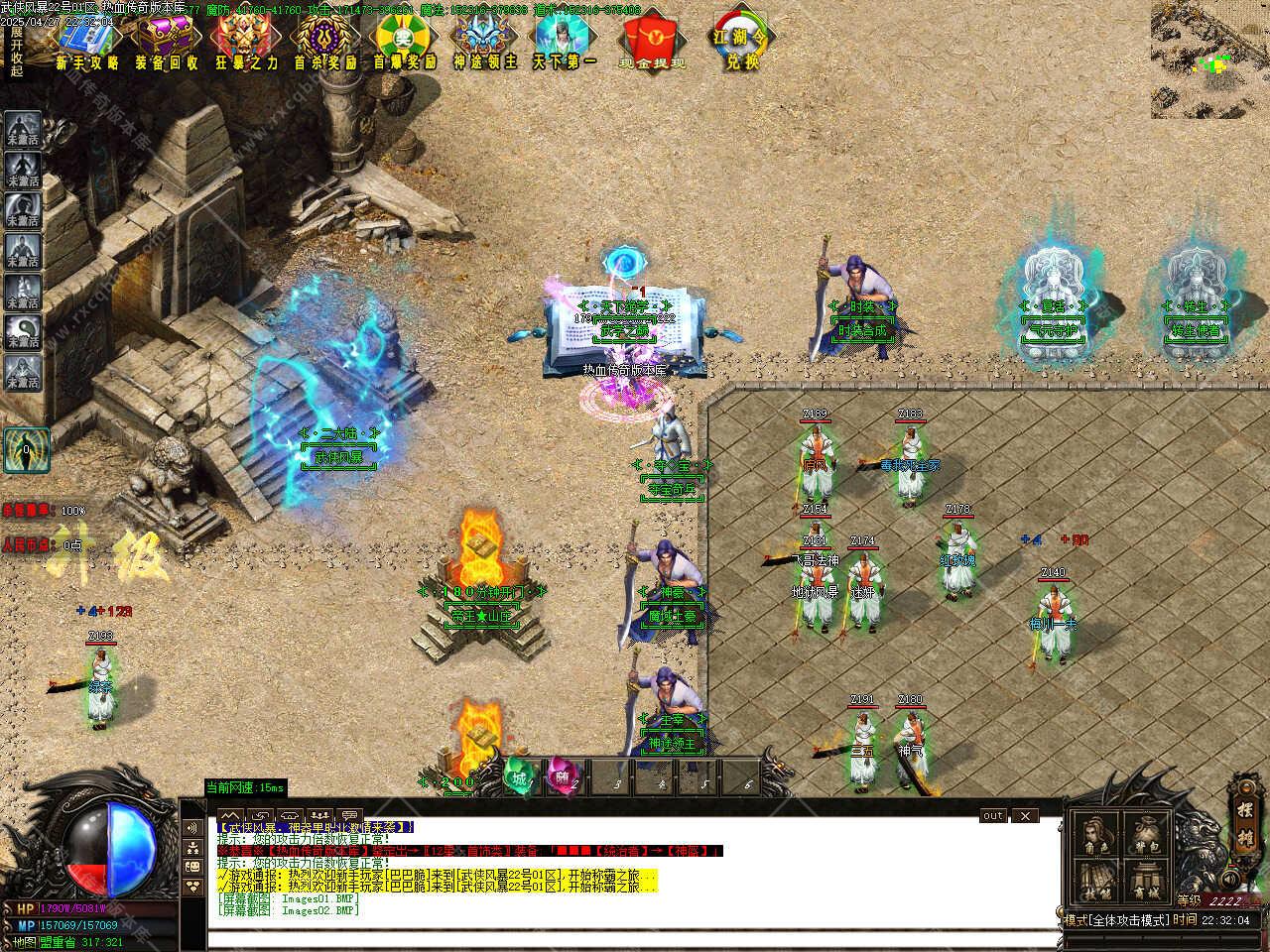Close the chat window with X
Screen dimensions: 1270x952
coord(1025,816)
